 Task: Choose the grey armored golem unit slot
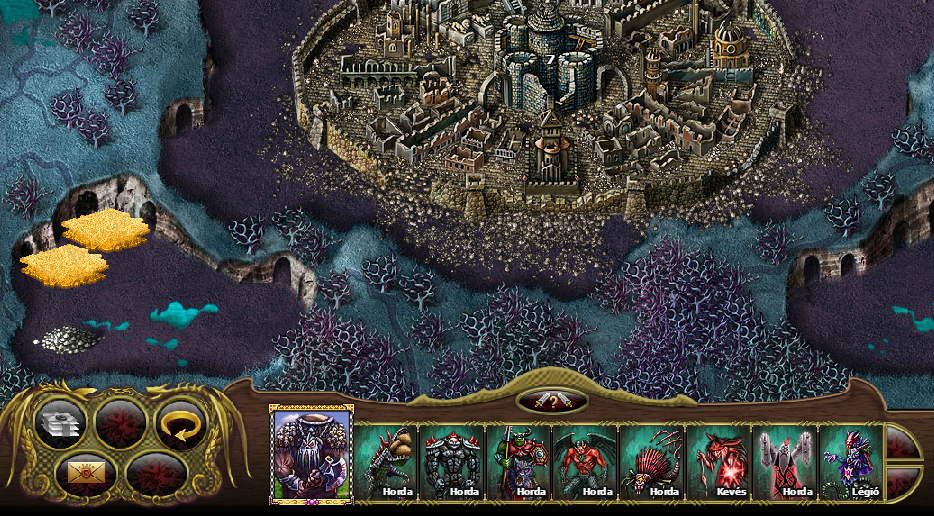tap(452, 462)
